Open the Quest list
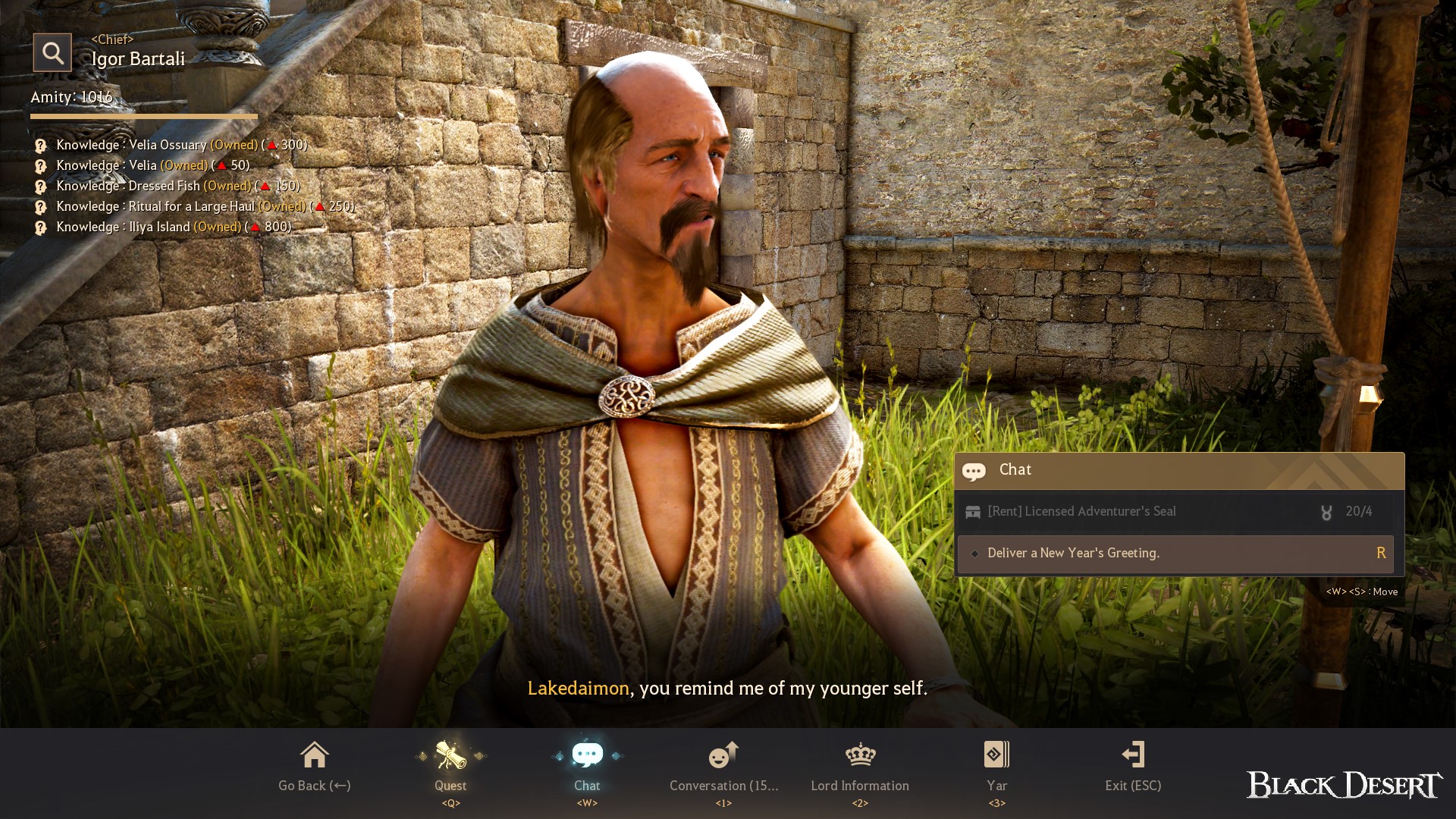This screenshot has height=819, width=1456. coord(450,767)
